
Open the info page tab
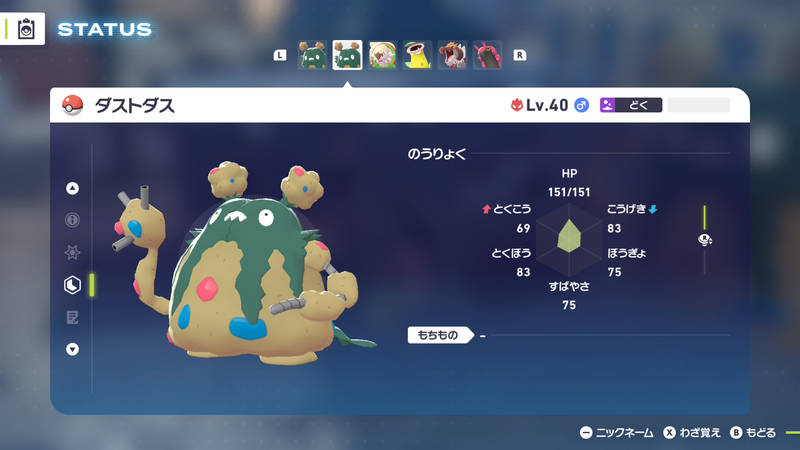pyautogui.click(x=72, y=220)
